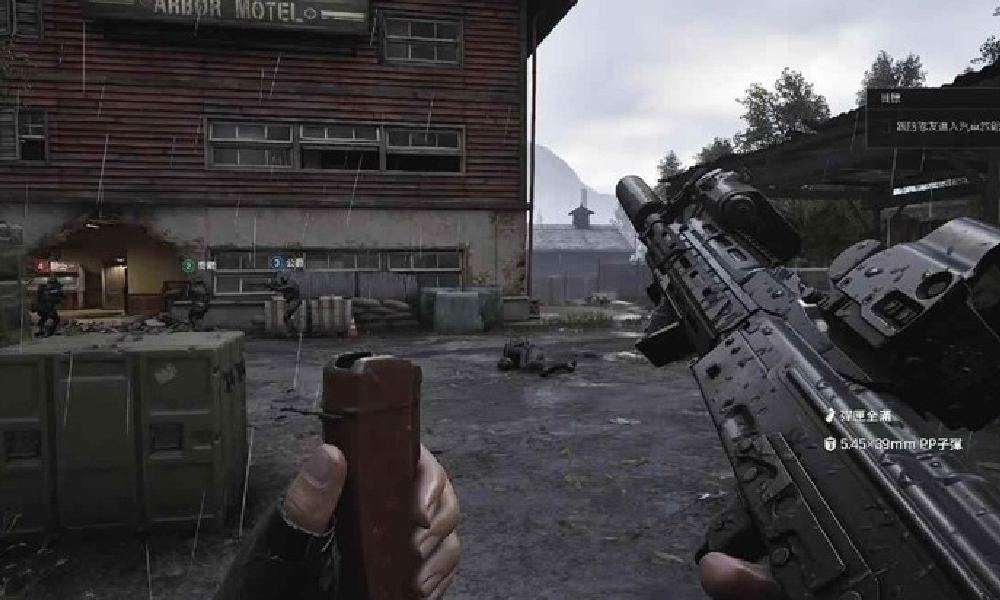The height and width of the screenshot is (600, 1000).
Task: Select the red squadmate 4 marker
Action: click(42, 267)
